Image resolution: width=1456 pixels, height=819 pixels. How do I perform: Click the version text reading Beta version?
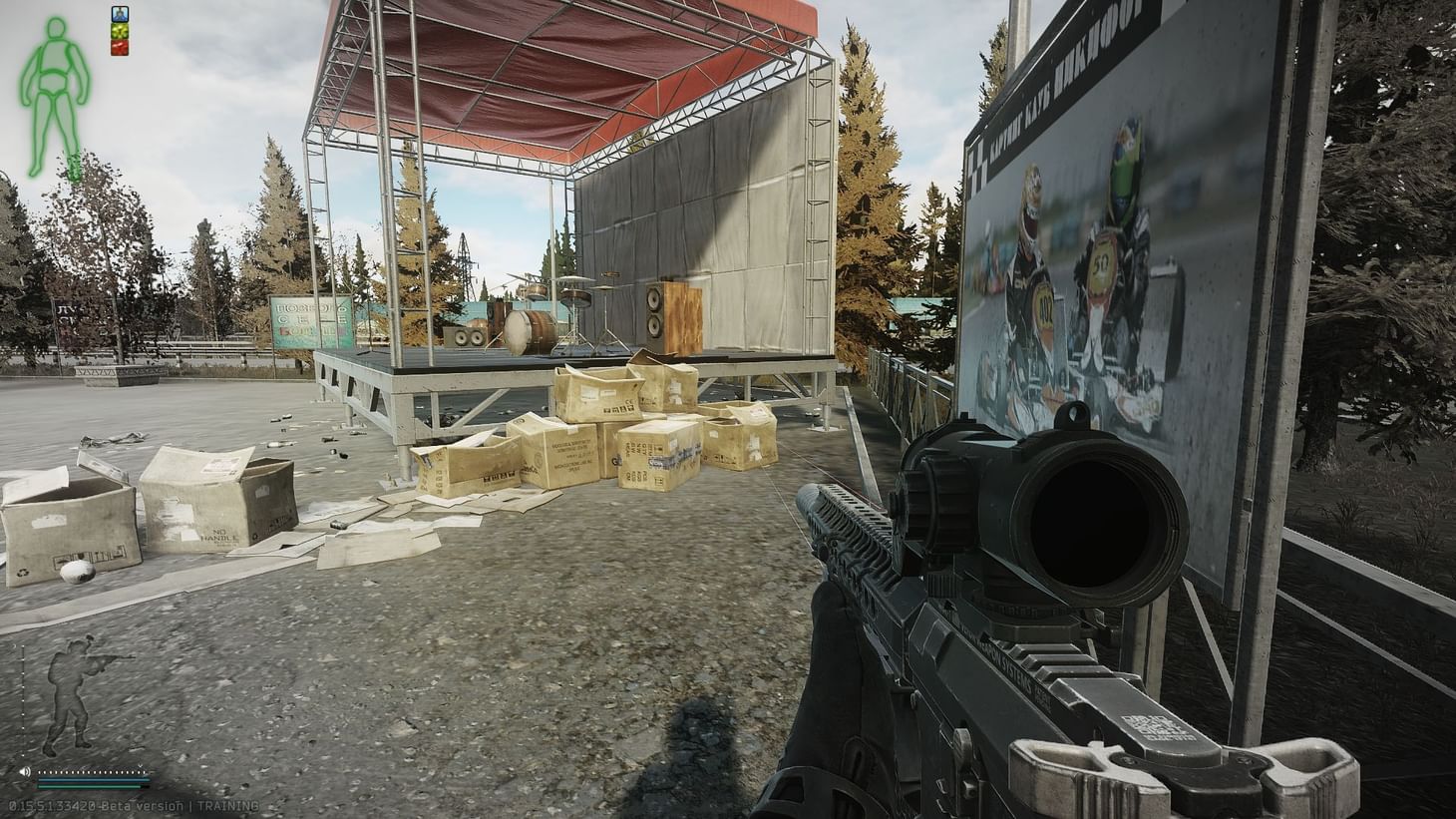point(143,805)
